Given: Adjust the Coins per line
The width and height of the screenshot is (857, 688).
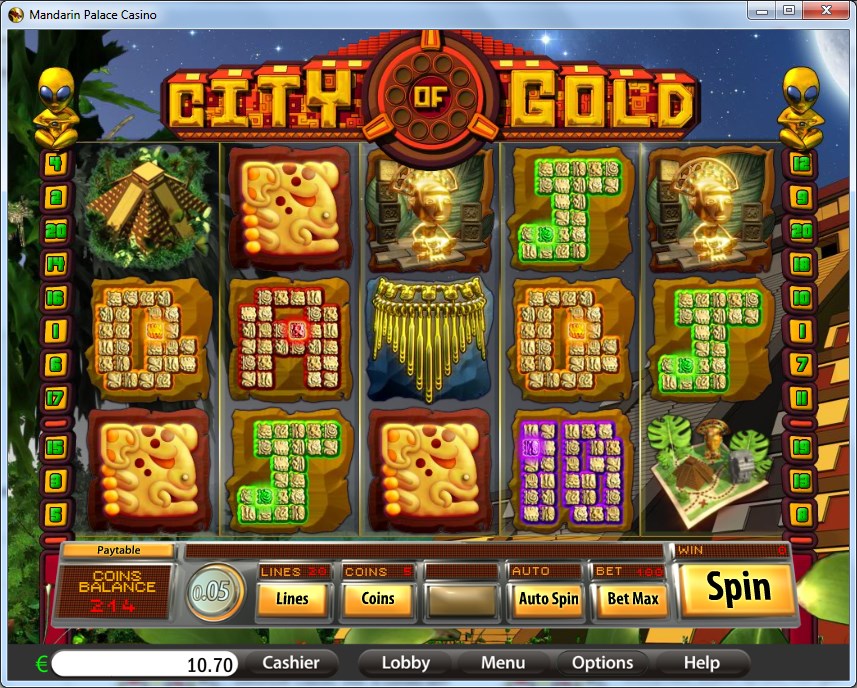Looking at the screenshot, I should point(377,599).
